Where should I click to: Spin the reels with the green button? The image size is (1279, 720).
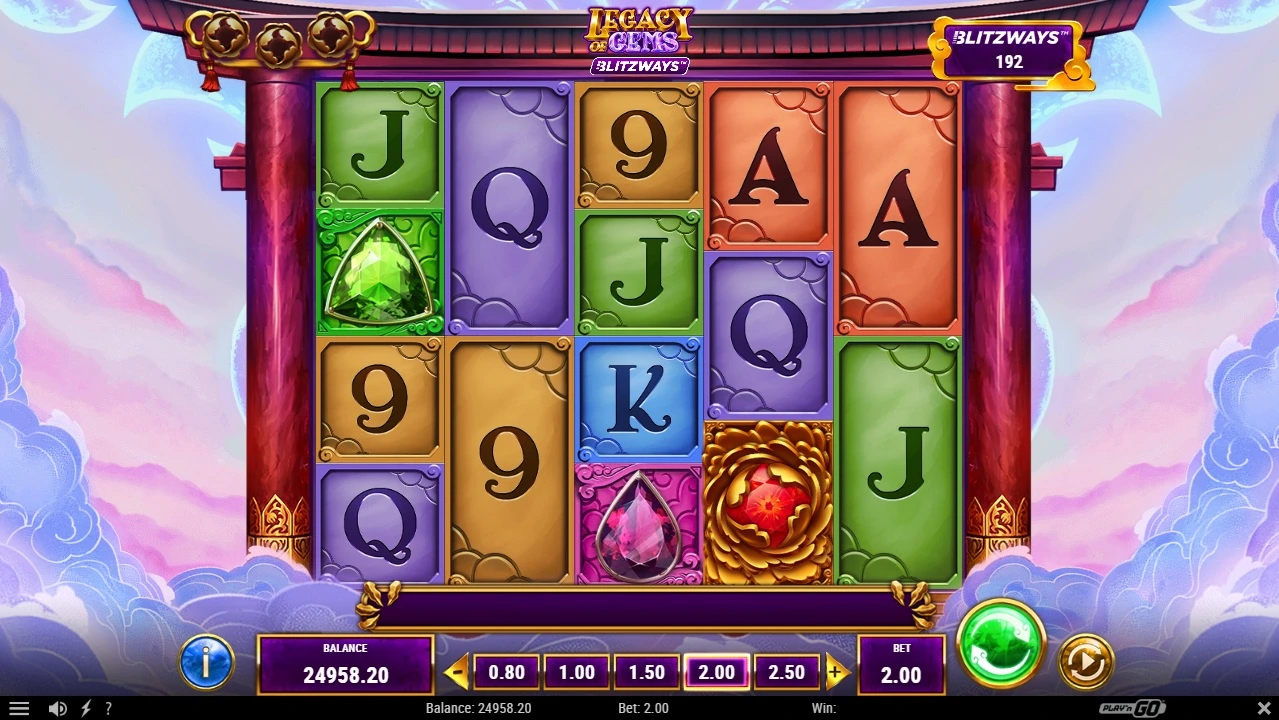pos(1000,645)
